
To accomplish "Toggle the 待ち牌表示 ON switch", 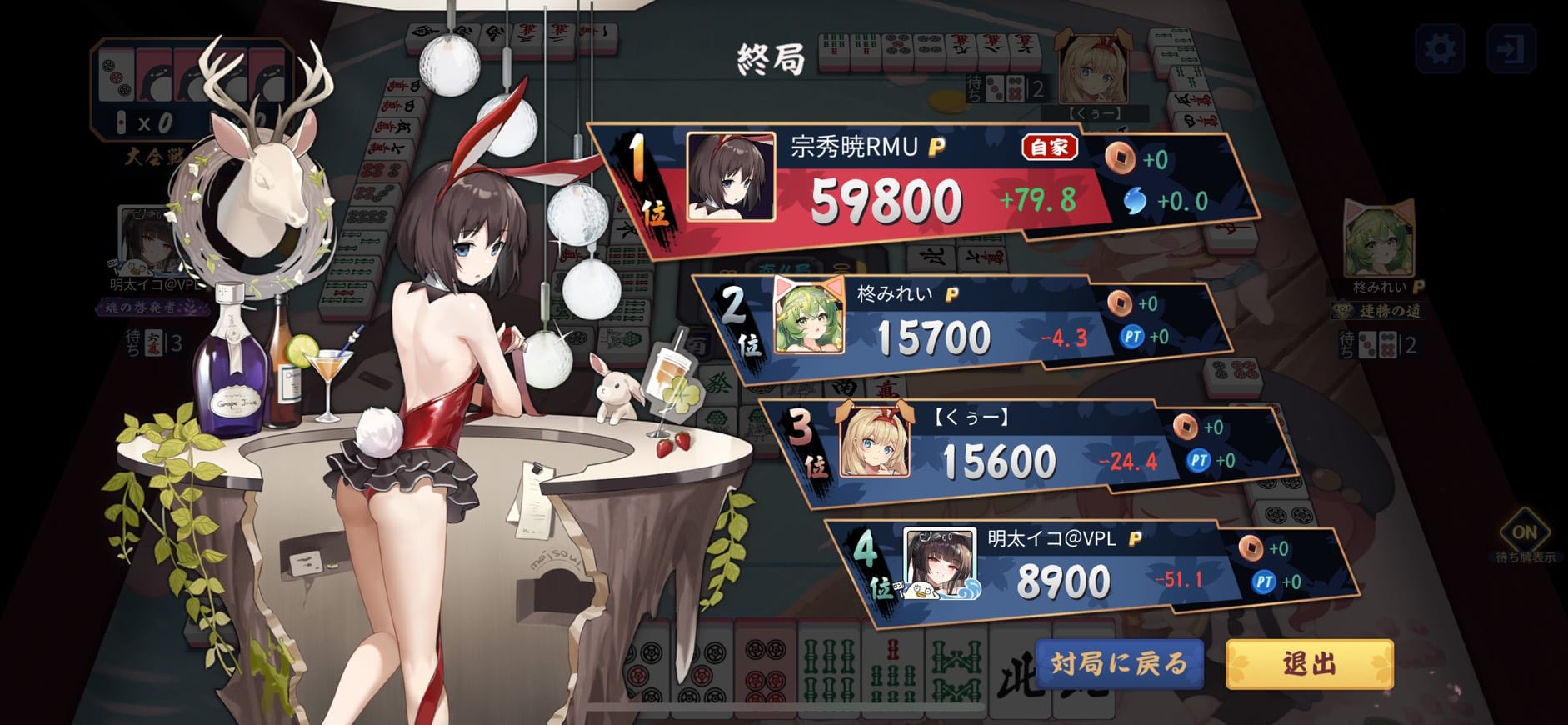I will tap(1524, 532).
